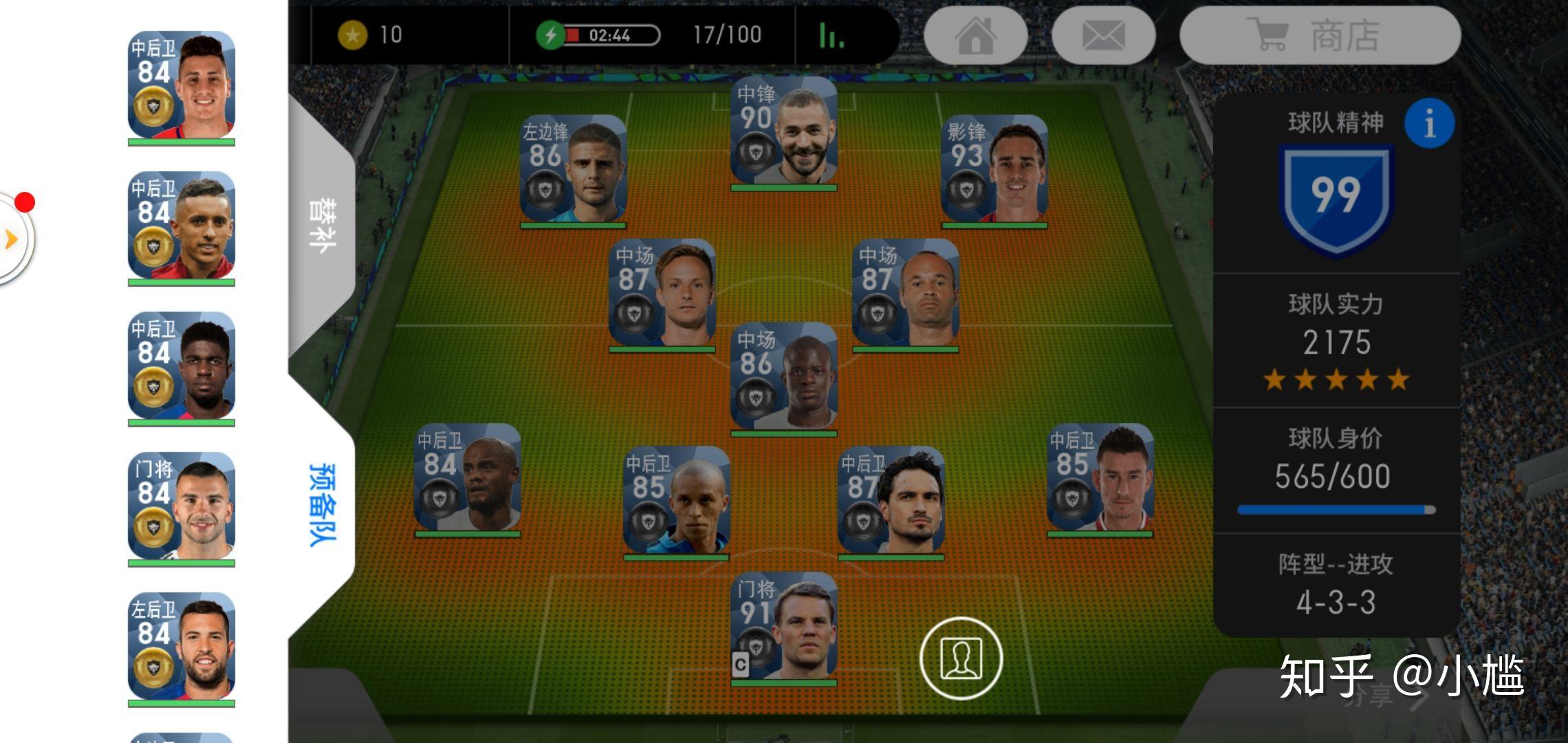This screenshot has height=743, width=1568.
Task: Select the 84-rated 中后卫 pitch card
Action: click(x=467, y=479)
